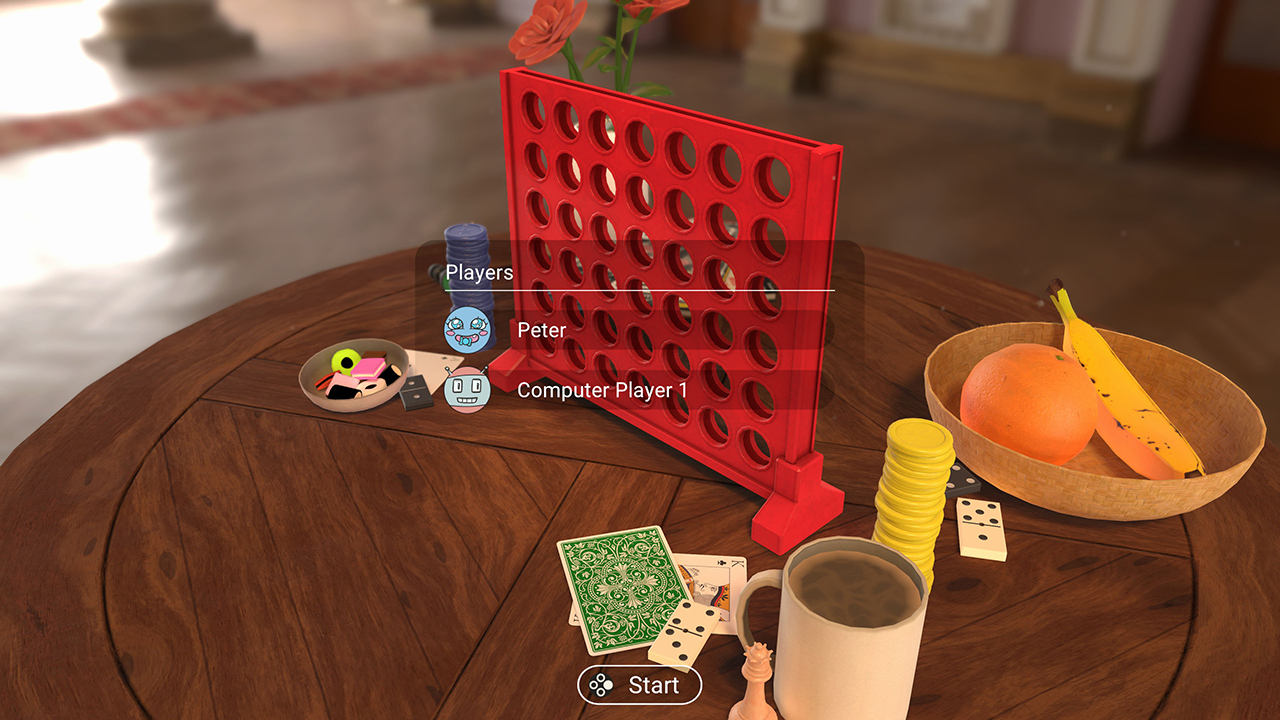Select the stack of blue game chips
The width and height of the screenshot is (1280, 720).
click(469, 250)
